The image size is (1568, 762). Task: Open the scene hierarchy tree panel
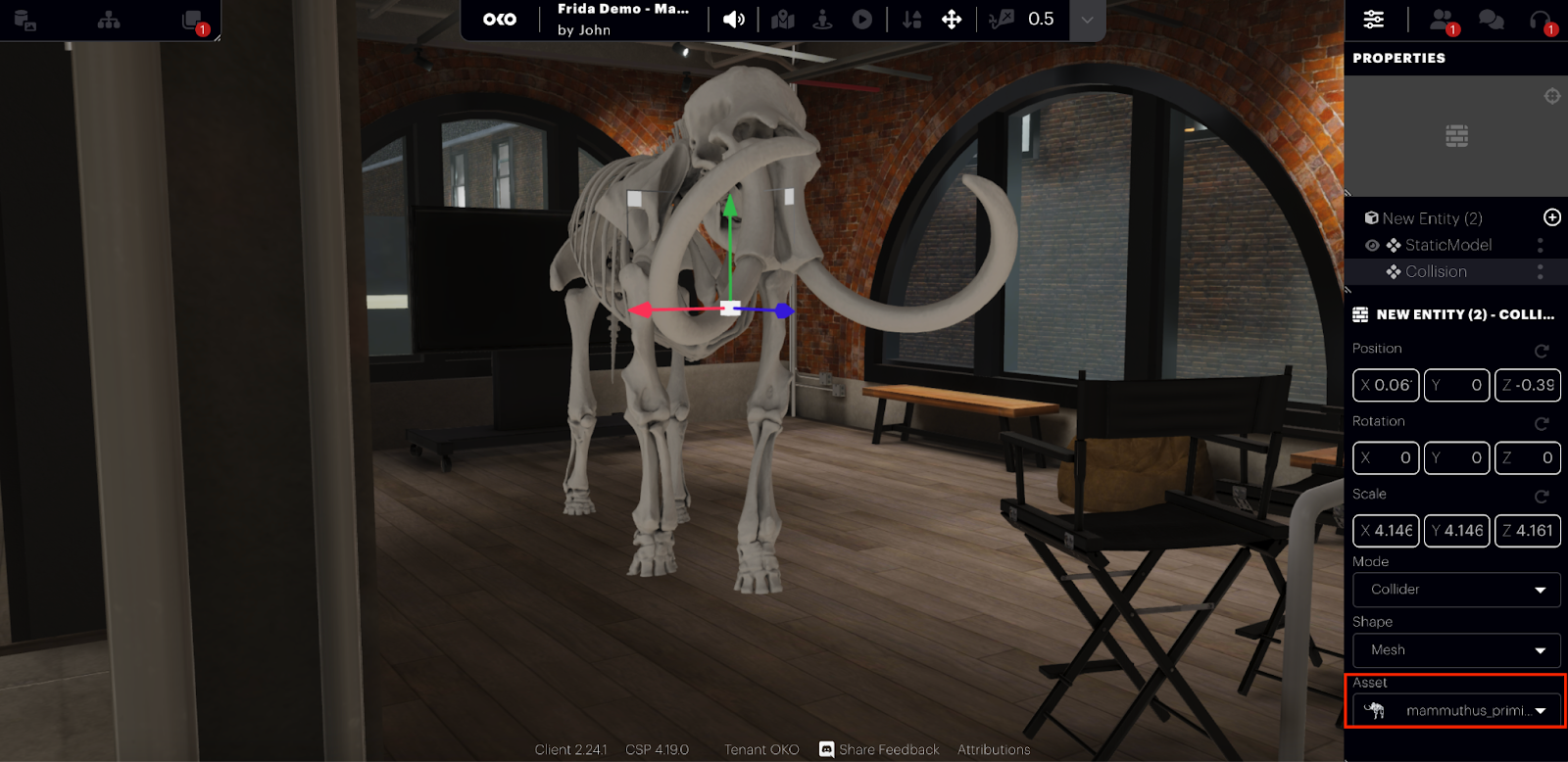[109, 20]
